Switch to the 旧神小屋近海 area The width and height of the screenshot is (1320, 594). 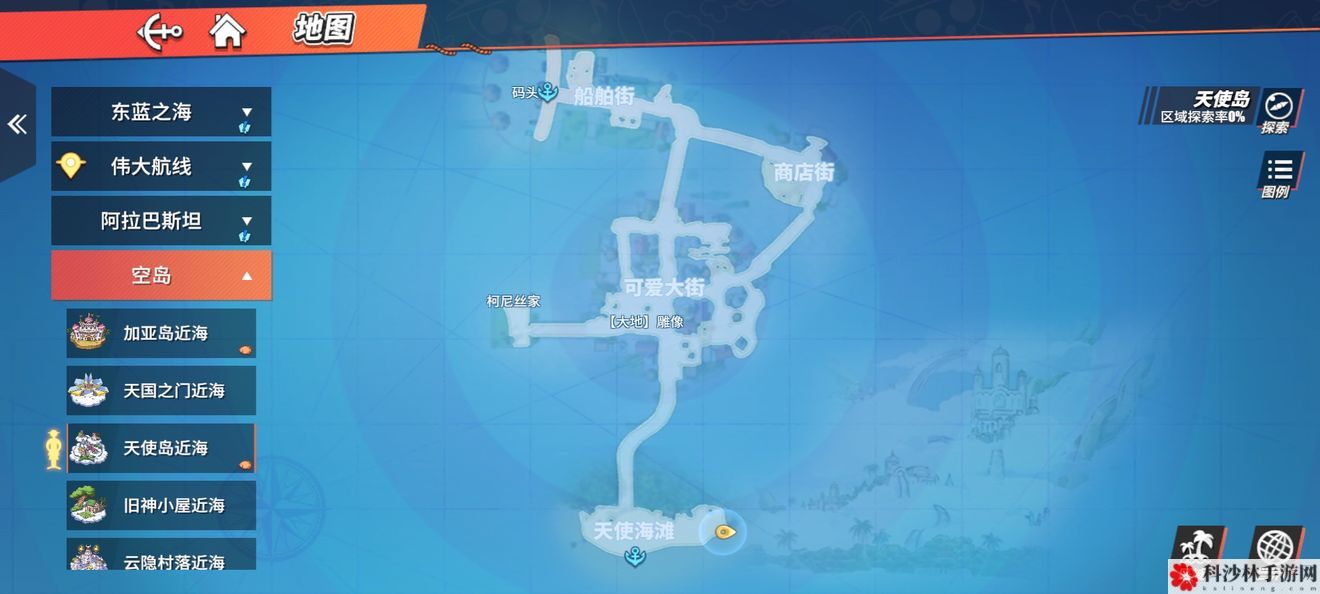pyautogui.click(x=161, y=505)
